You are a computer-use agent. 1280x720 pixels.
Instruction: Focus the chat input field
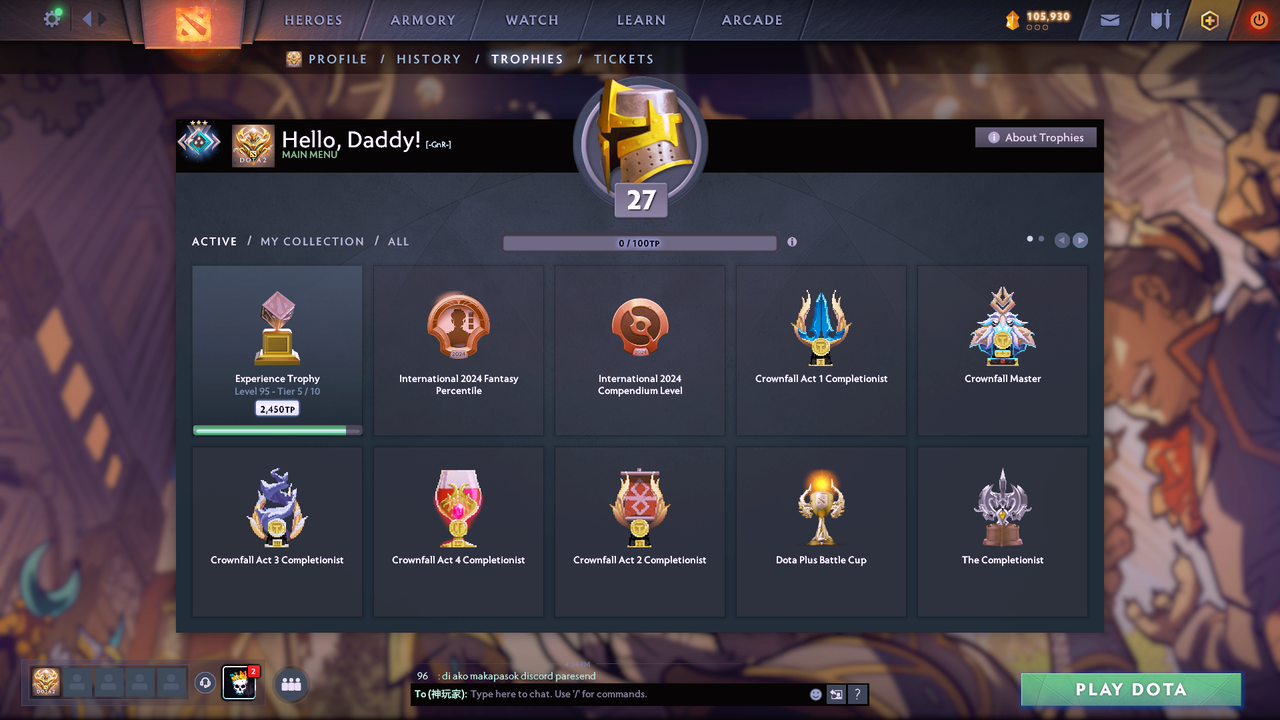tap(635, 694)
